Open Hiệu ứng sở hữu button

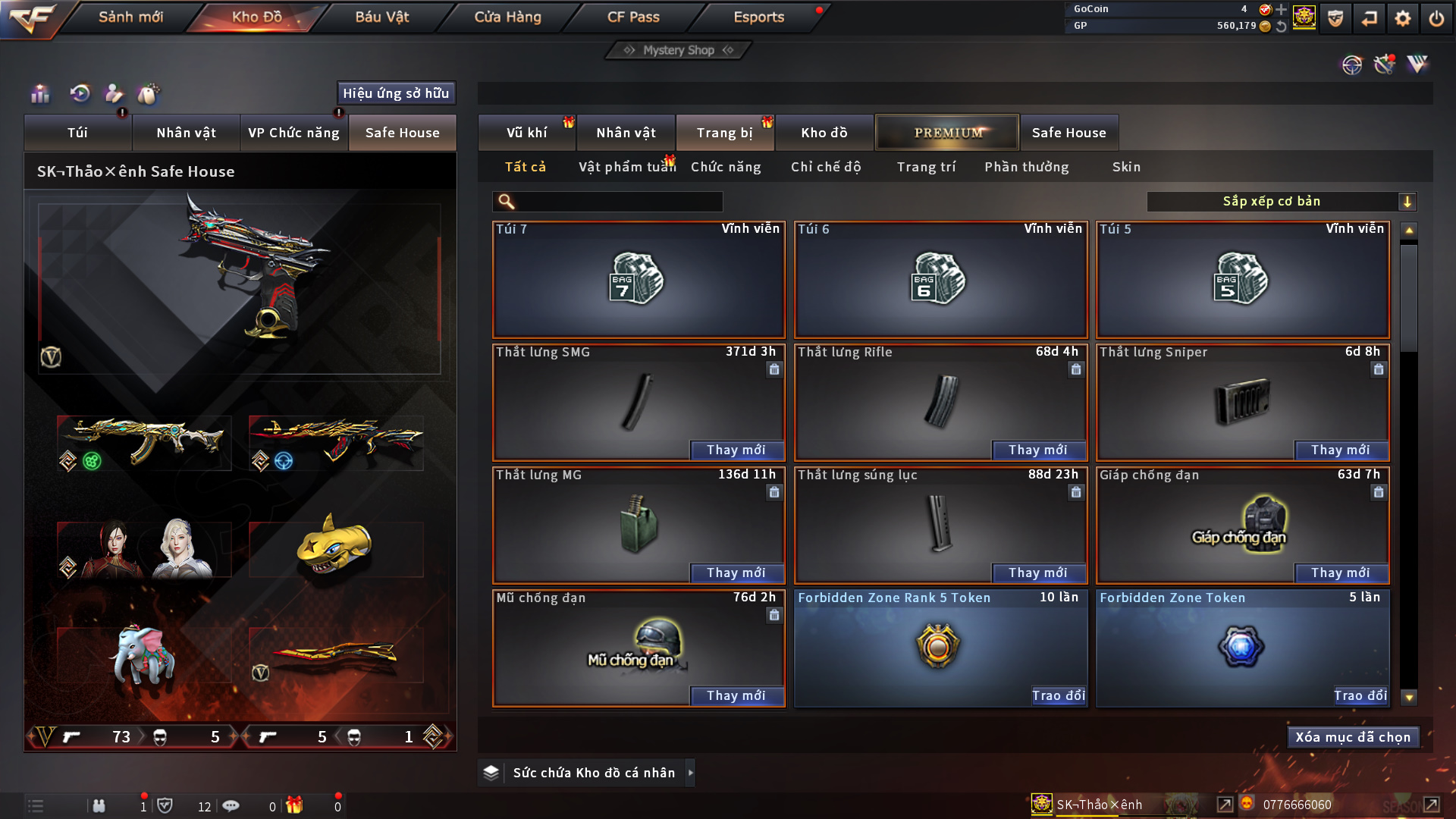click(x=395, y=93)
